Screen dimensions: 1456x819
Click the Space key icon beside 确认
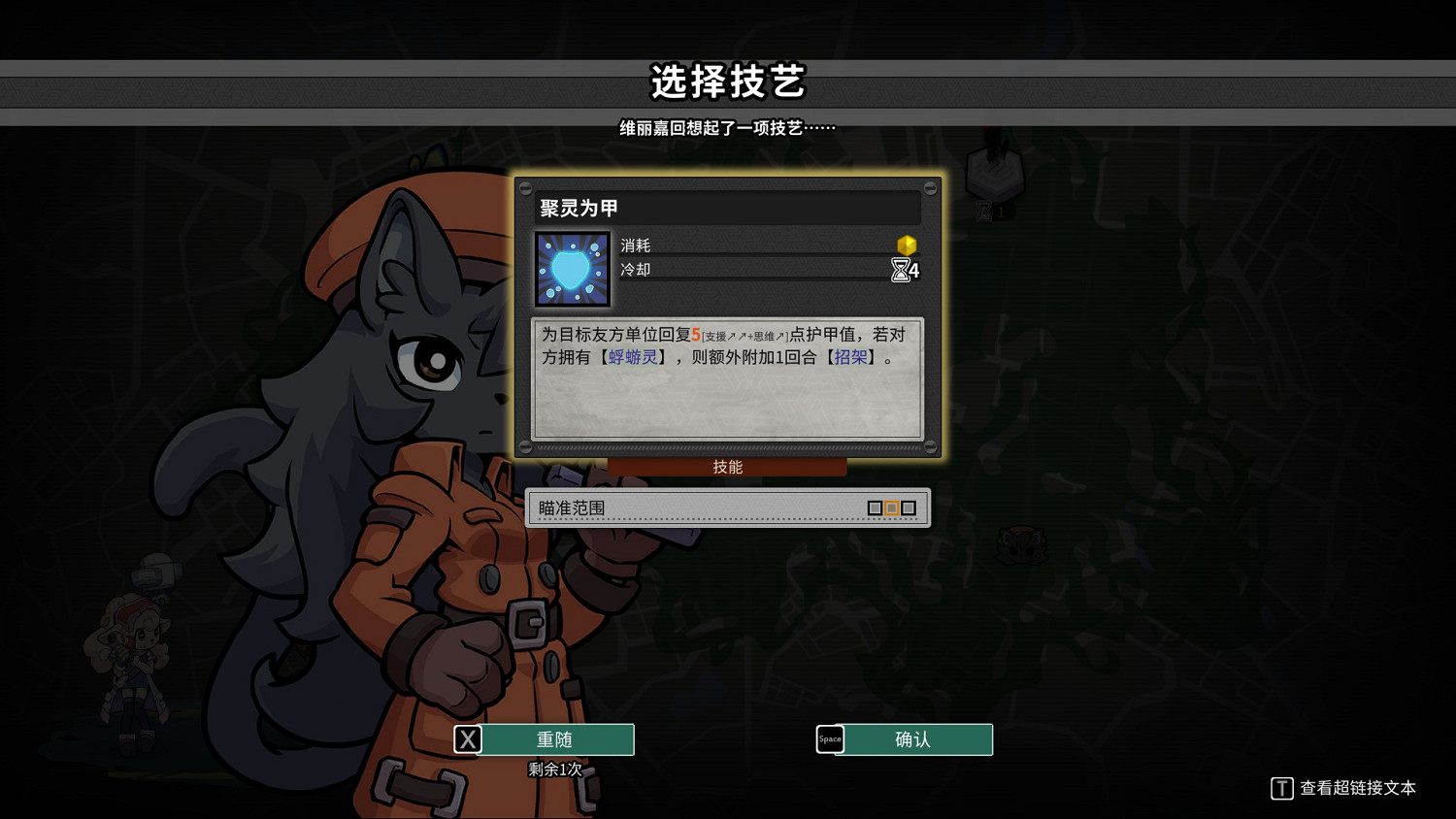(830, 738)
